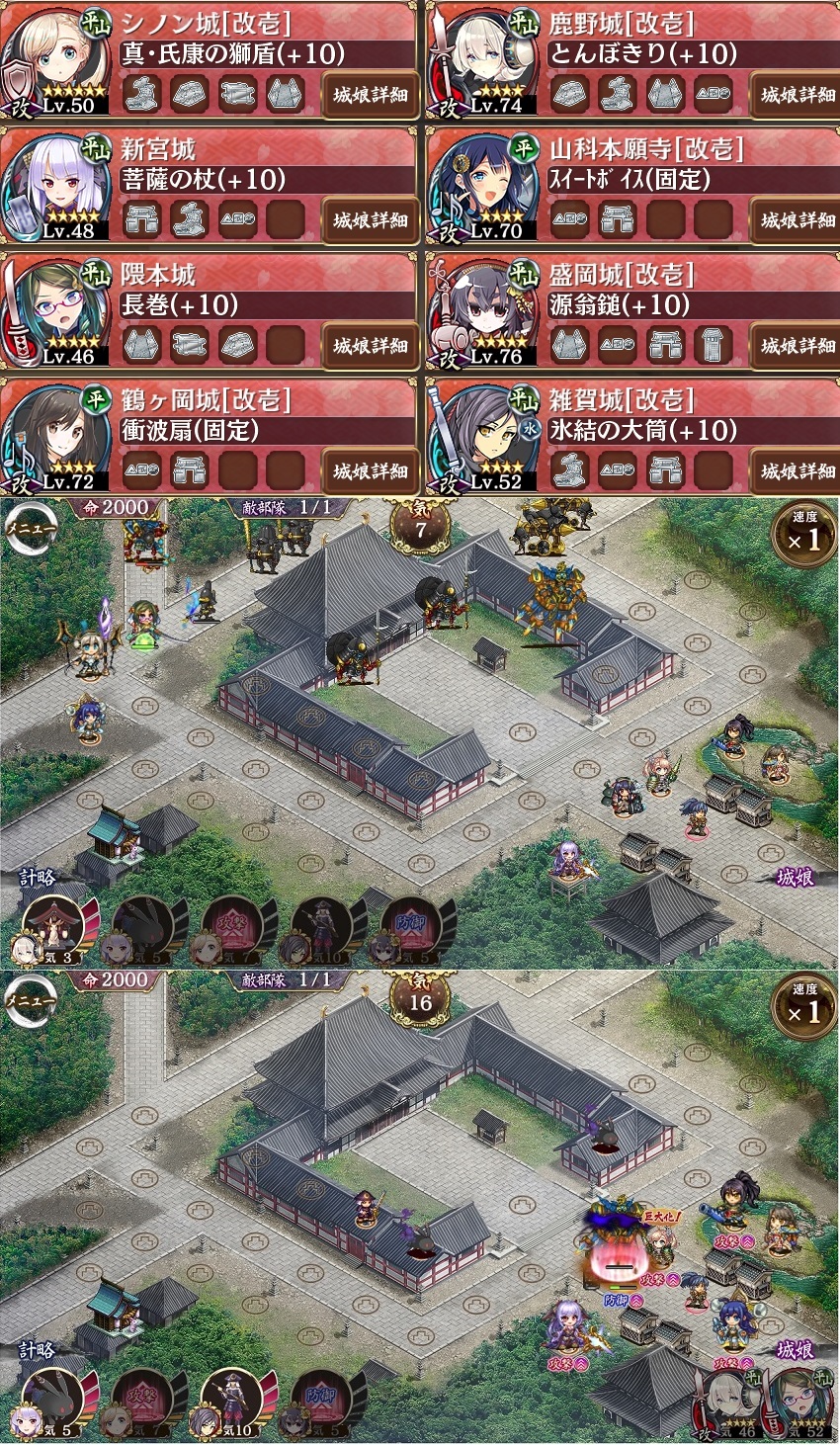Show 城娘詳細 for 山科本願寺[改壱]
840x1445 pixels.
pyautogui.click(x=797, y=220)
